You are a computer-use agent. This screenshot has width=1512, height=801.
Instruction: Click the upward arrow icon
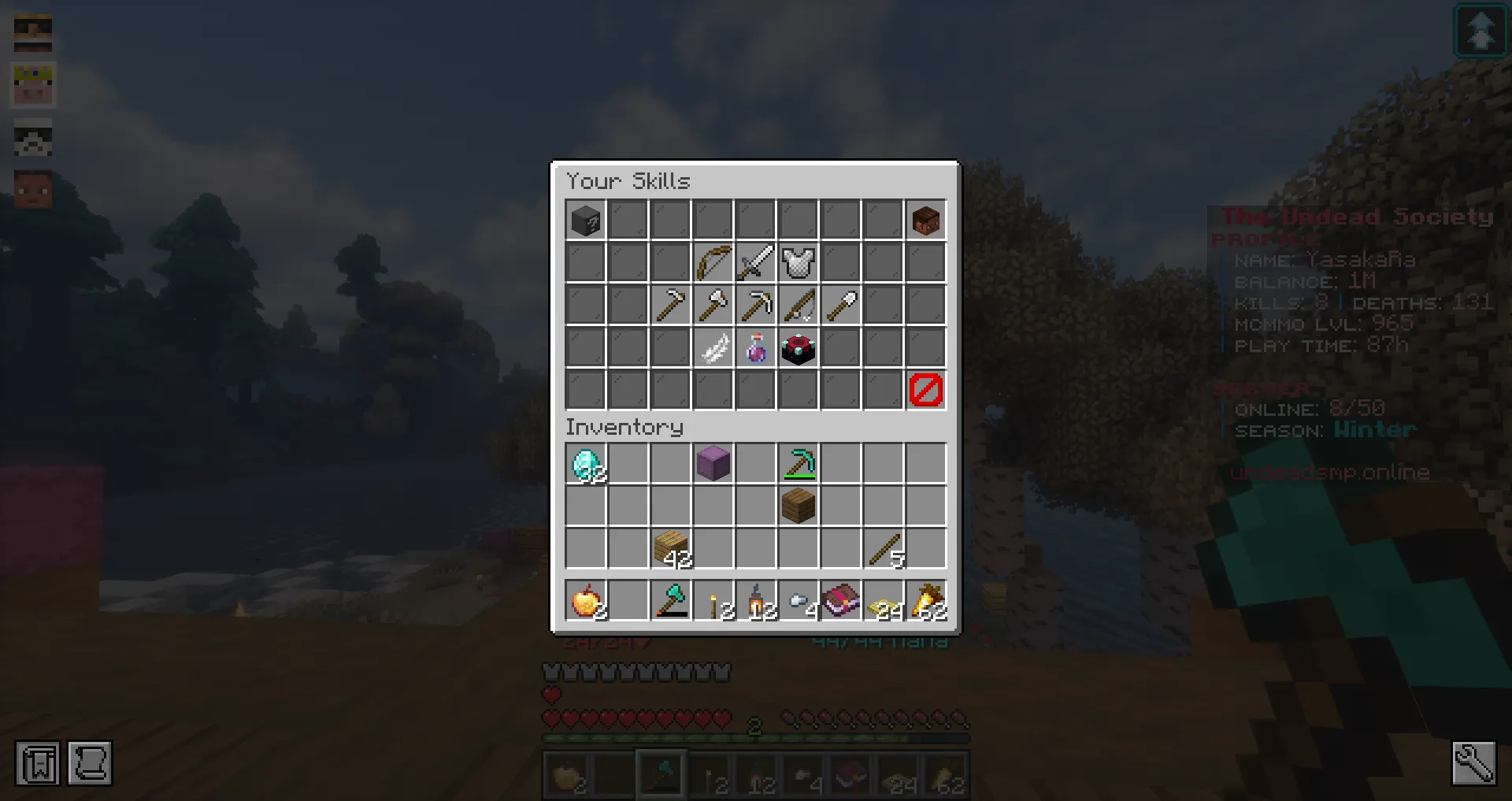coord(1480,31)
